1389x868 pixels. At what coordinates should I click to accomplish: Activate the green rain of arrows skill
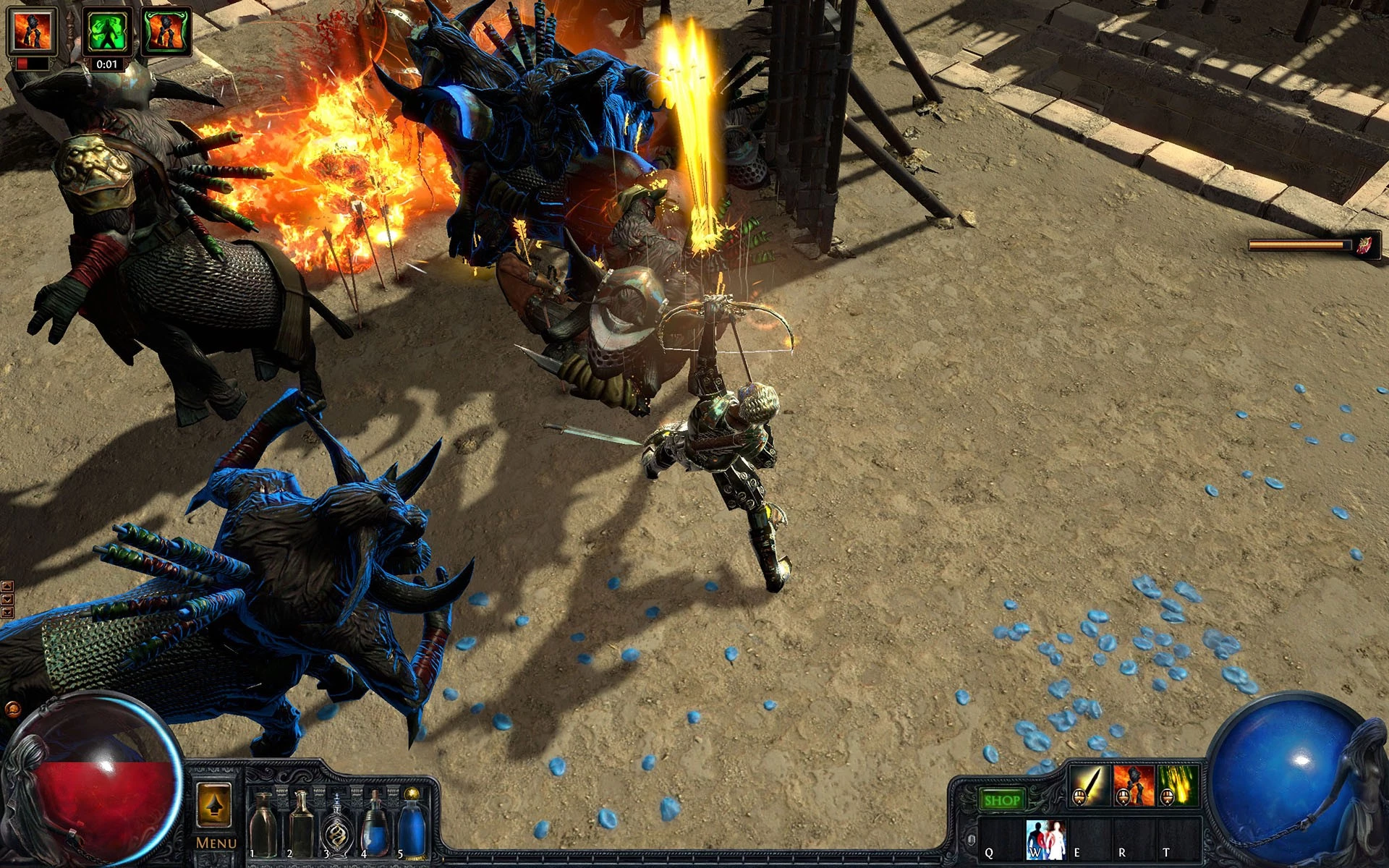pos(1177,785)
